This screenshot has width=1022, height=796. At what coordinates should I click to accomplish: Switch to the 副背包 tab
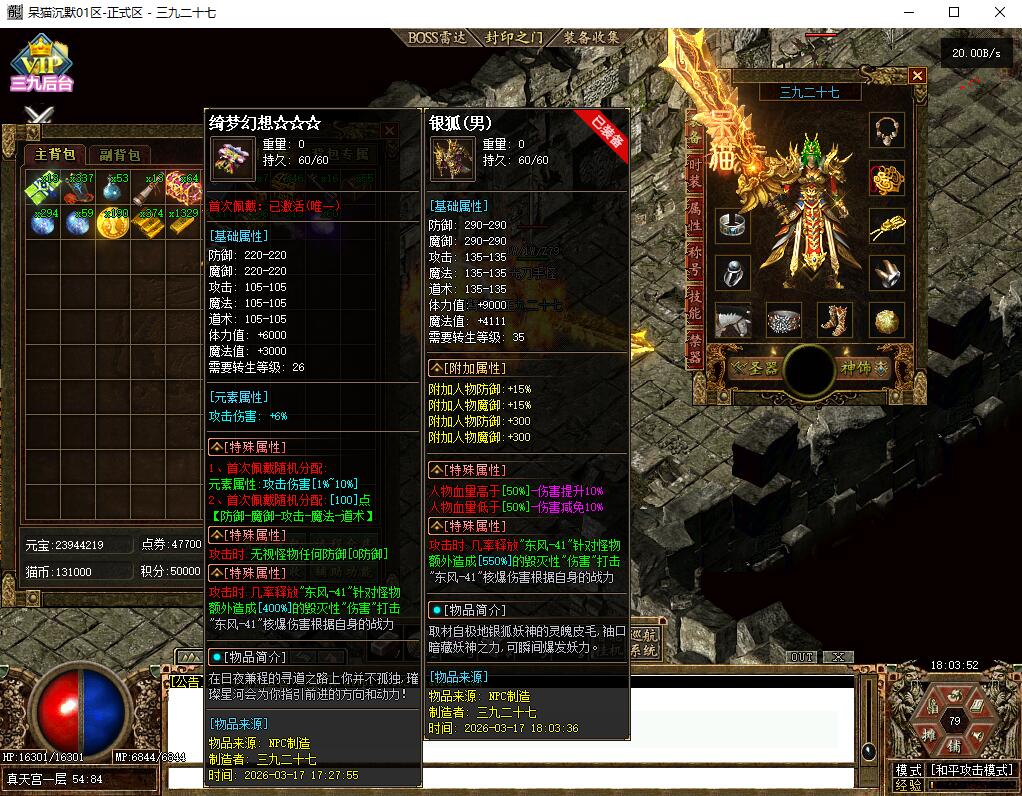pyautogui.click(x=119, y=154)
